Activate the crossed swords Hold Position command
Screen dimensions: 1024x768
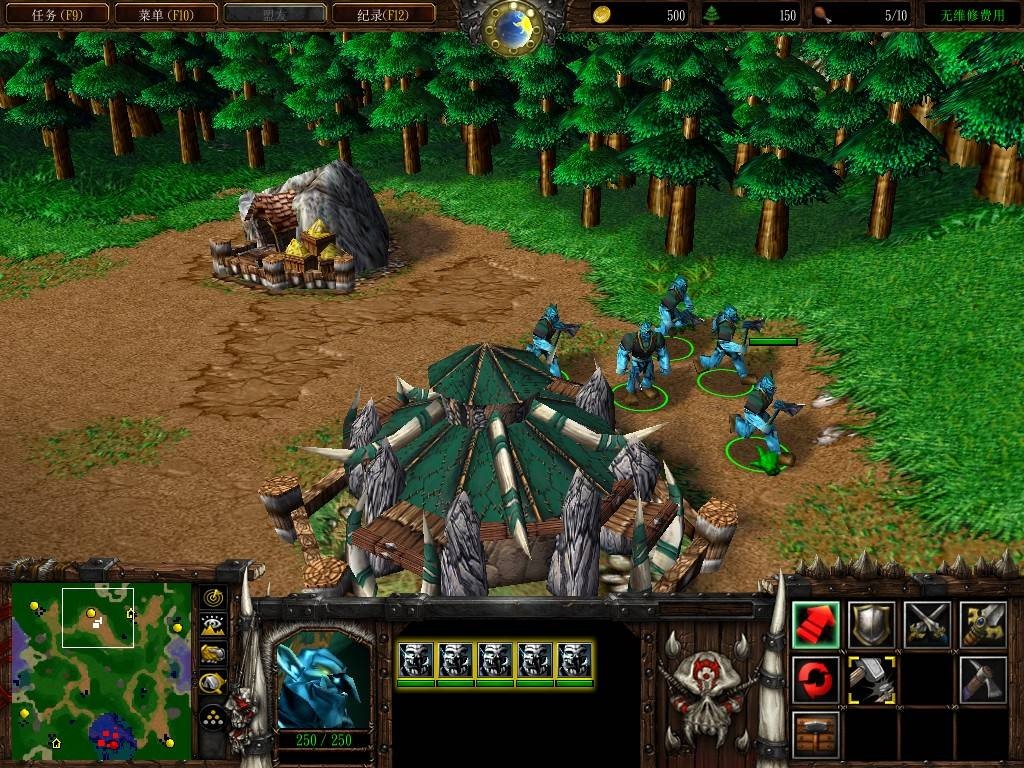pos(927,625)
